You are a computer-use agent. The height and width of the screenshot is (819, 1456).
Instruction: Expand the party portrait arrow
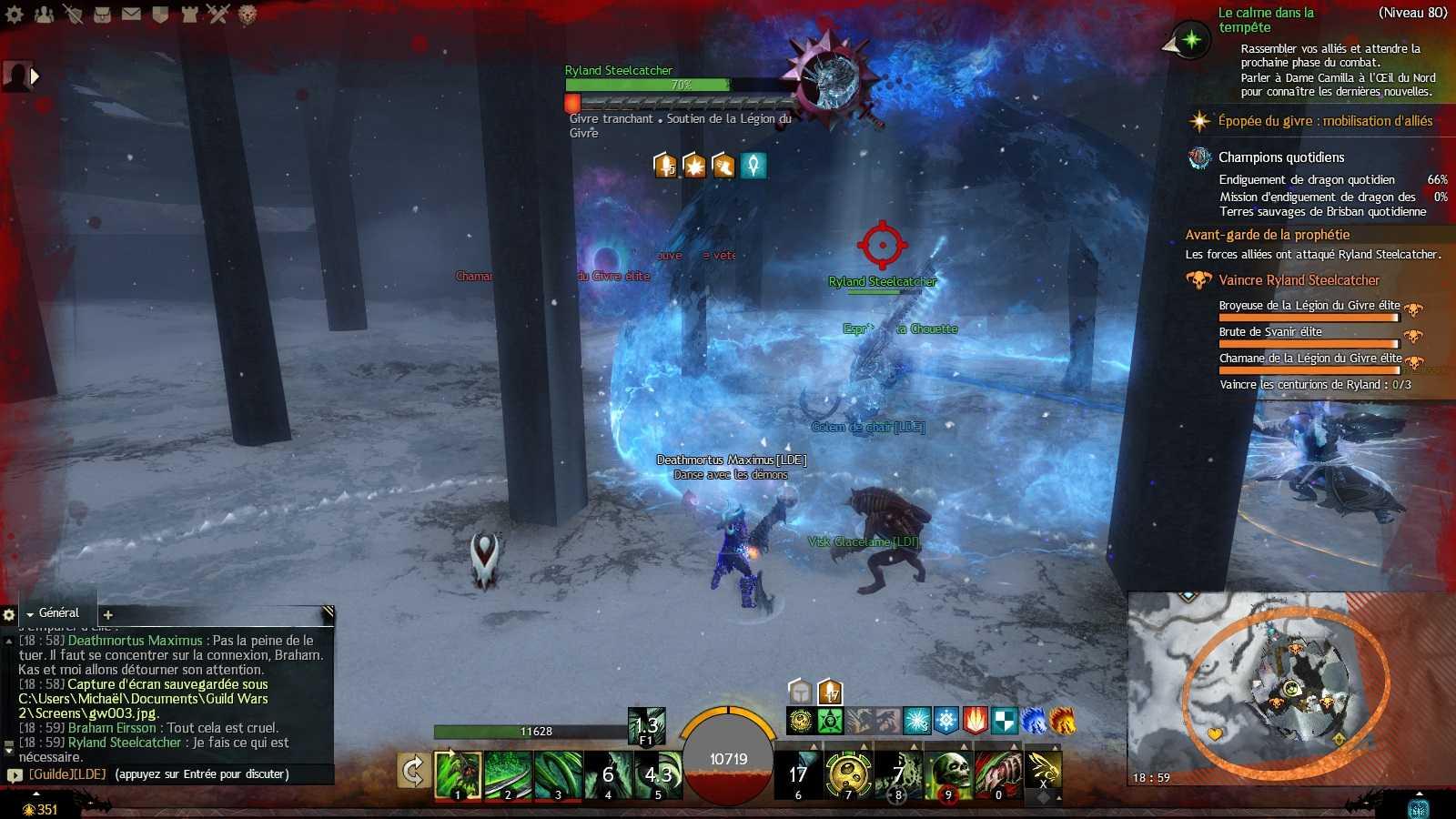[35, 76]
